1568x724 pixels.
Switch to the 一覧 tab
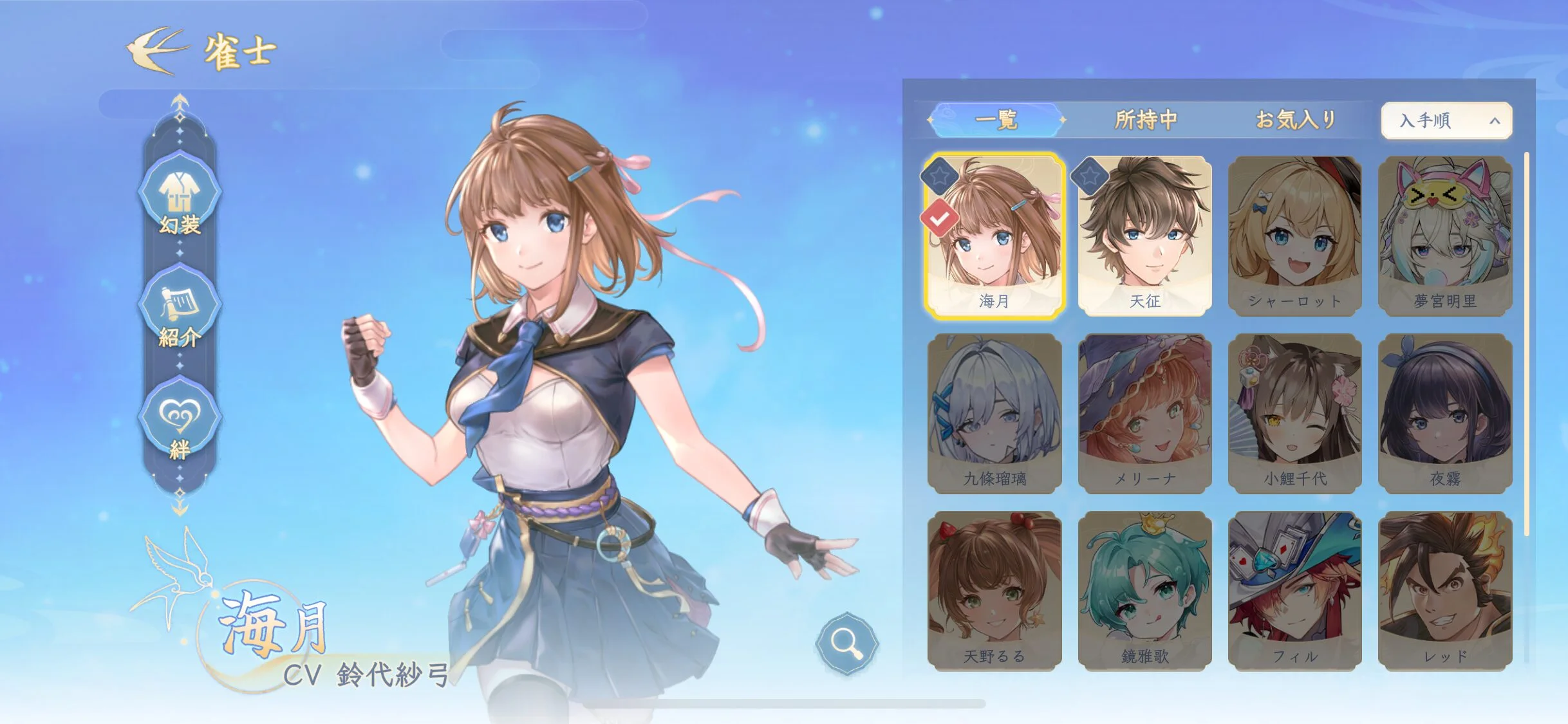996,120
